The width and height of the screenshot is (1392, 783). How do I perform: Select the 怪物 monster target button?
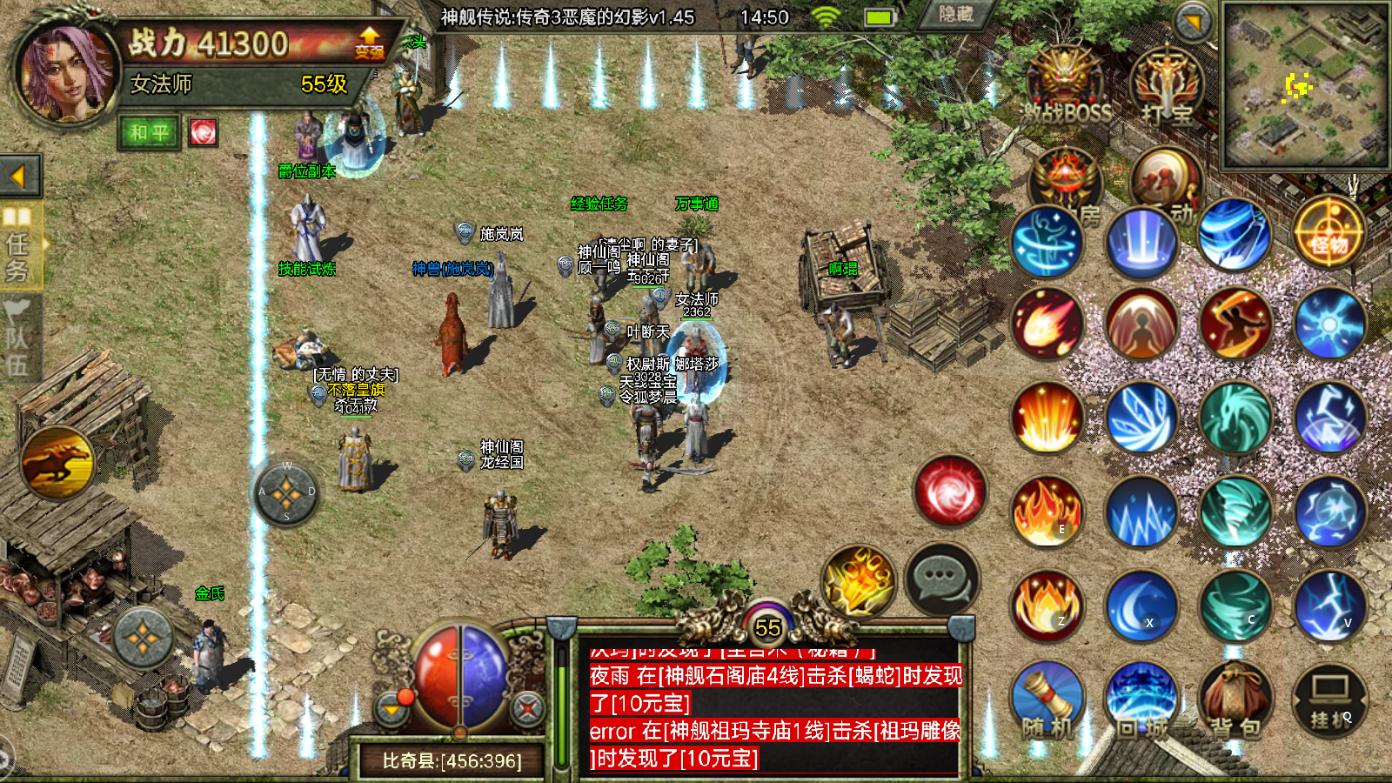click(1329, 232)
